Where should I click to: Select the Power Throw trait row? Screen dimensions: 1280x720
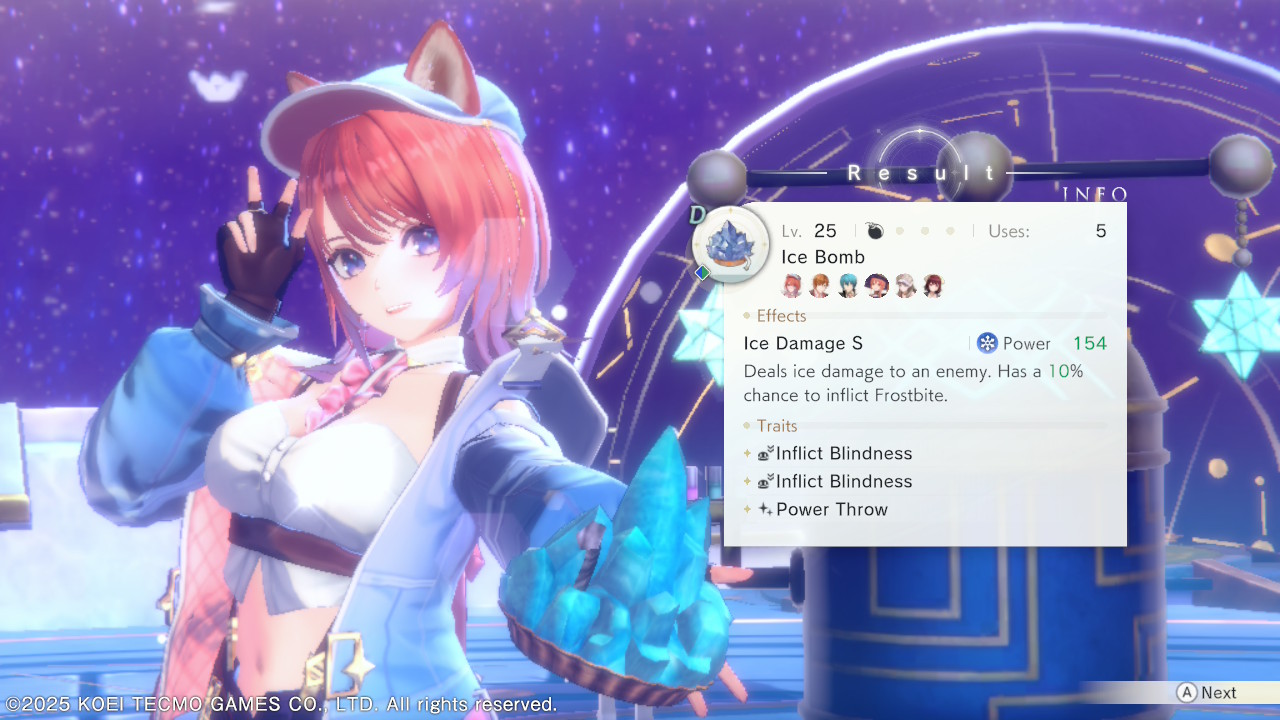pos(831,509)
